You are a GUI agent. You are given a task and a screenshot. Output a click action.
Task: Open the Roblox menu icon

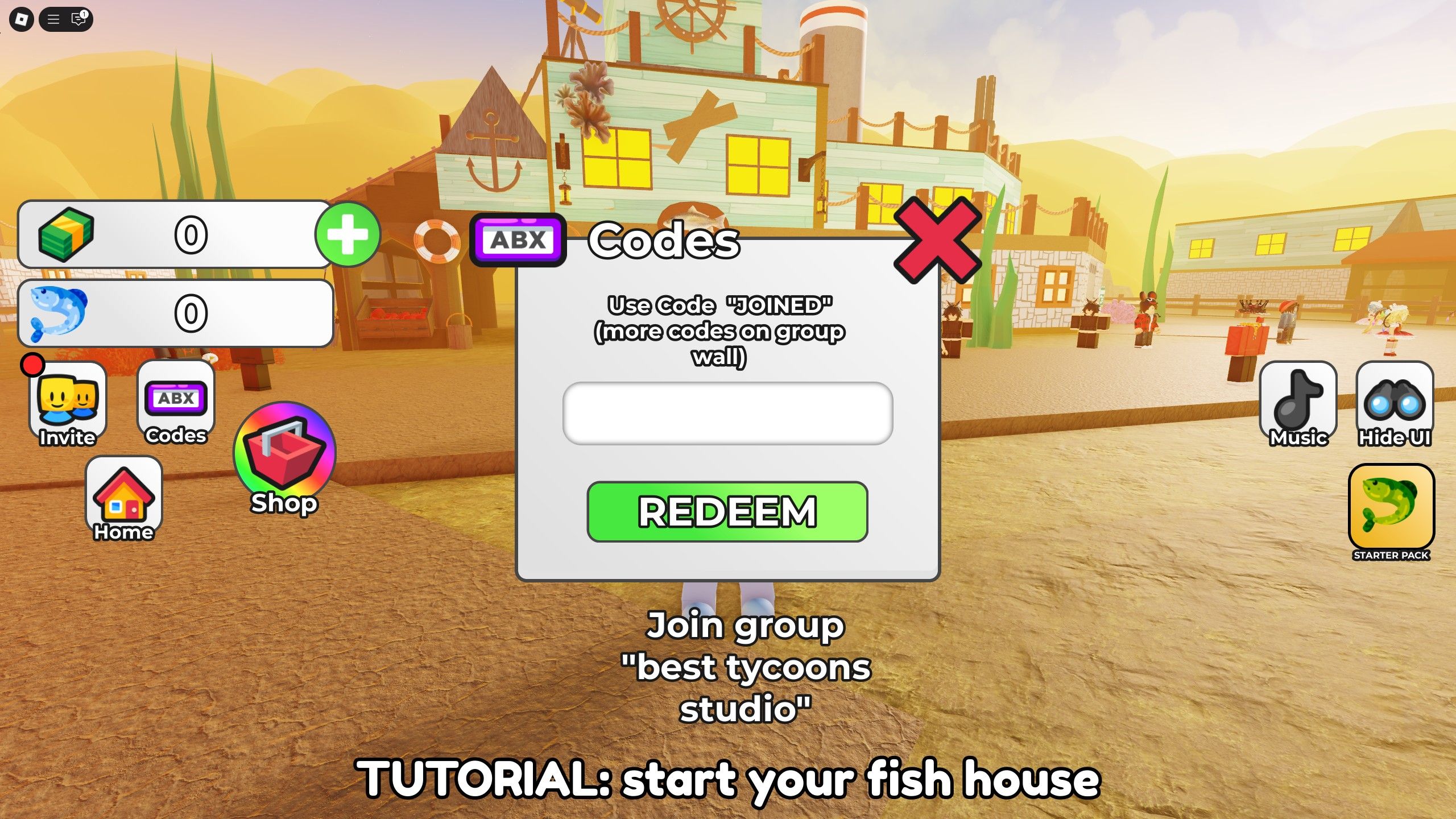point(22,20)
